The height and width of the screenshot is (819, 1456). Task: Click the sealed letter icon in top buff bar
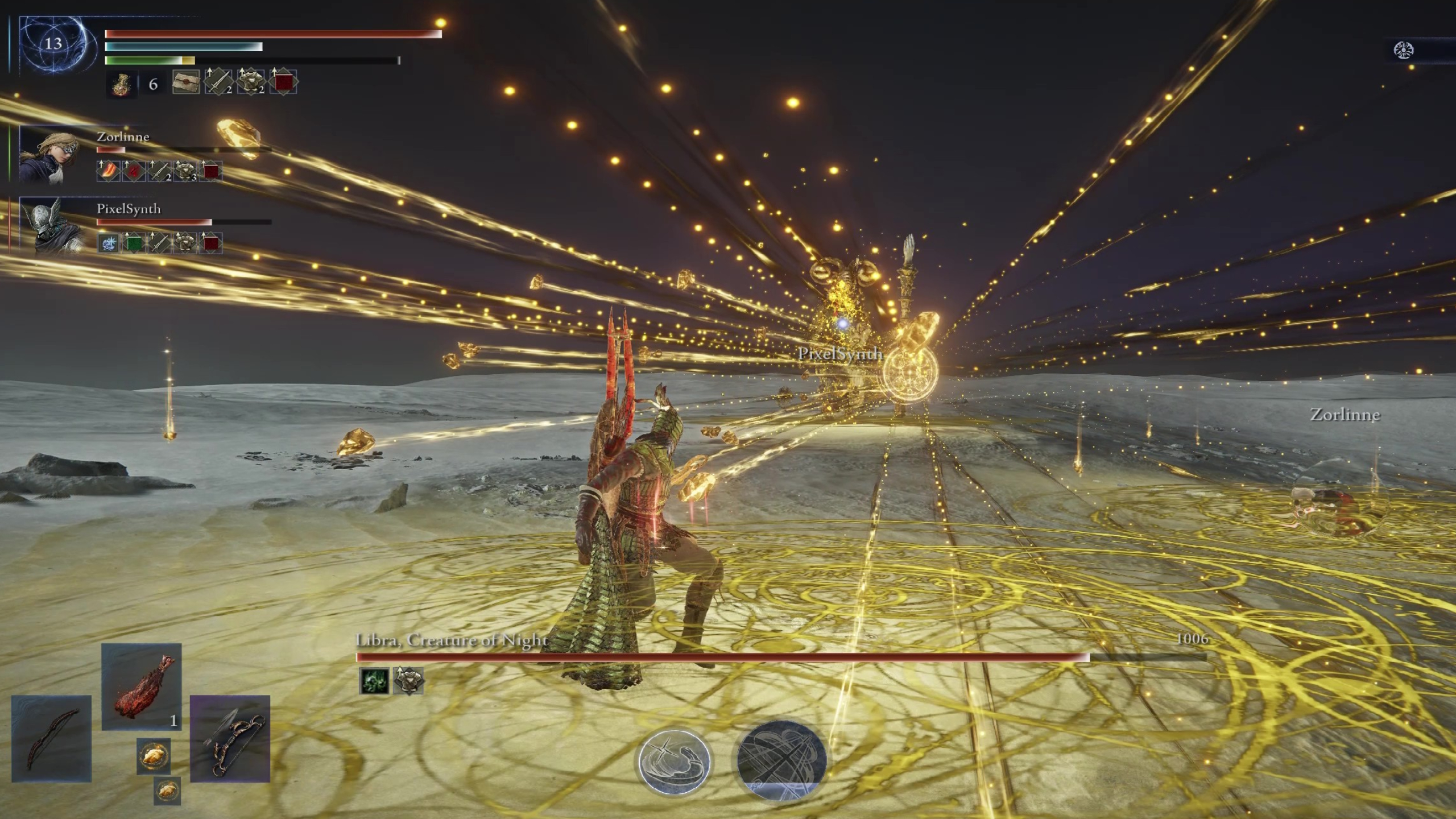186,83
